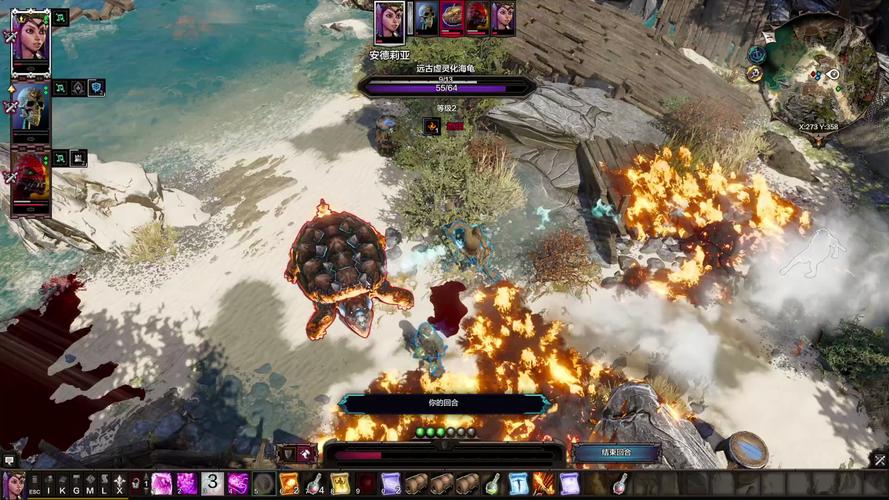This screenshot has width=889, height=500.
Task: Open the ESC menu from the hotbar
Action: (34, 485)
